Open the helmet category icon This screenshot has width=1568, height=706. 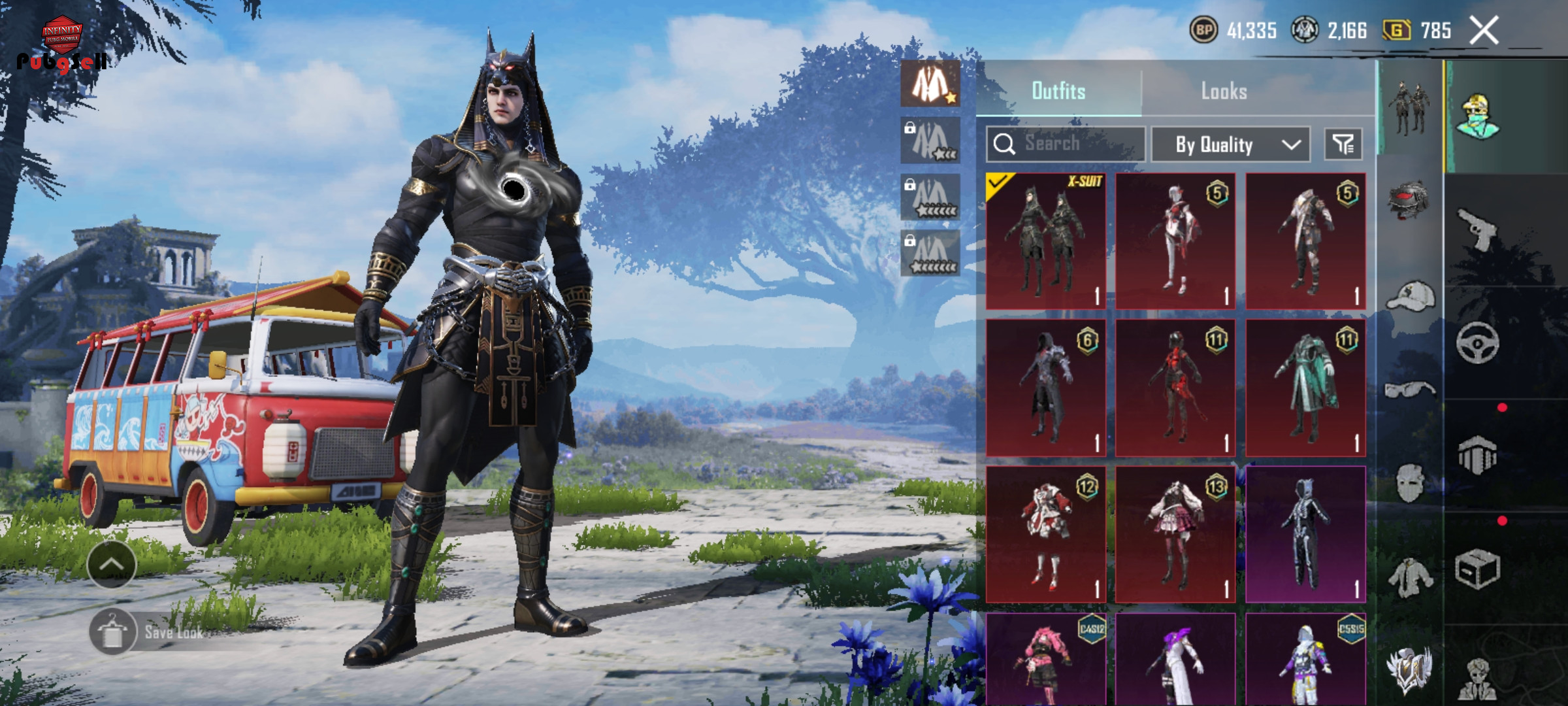pyautogui.click(x=1409, y=199)
